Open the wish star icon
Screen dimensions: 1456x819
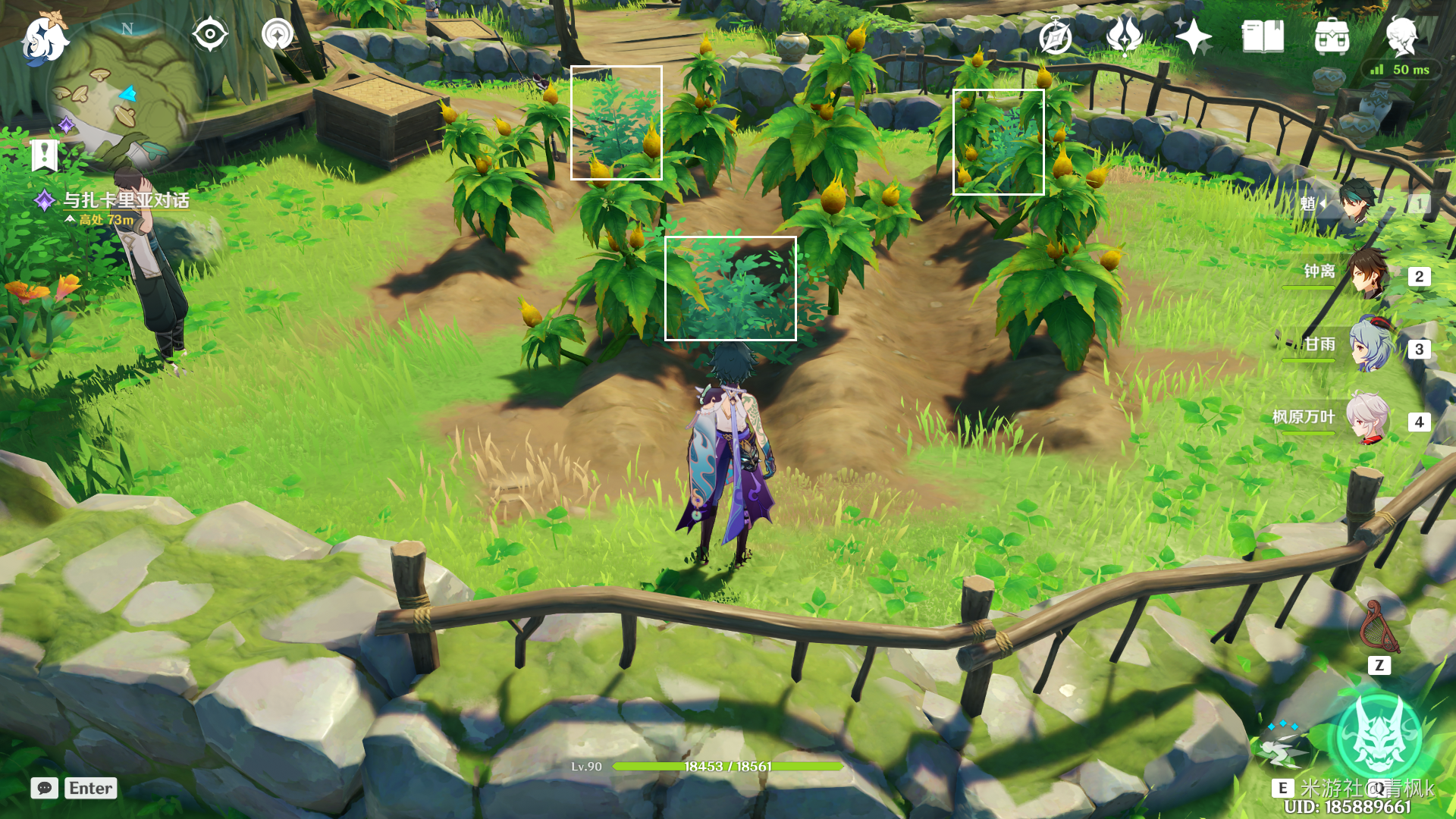pyautogui.click(x=1193, y=36)
